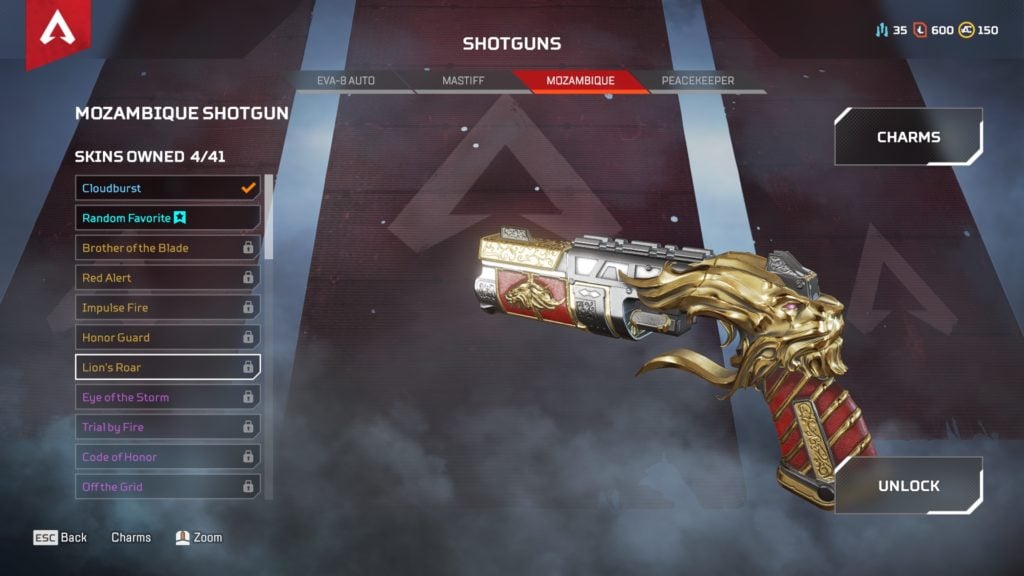1024x576 pixels.
Task: Select the Impulse Fire skin
Action: click(x=168, y=308)
